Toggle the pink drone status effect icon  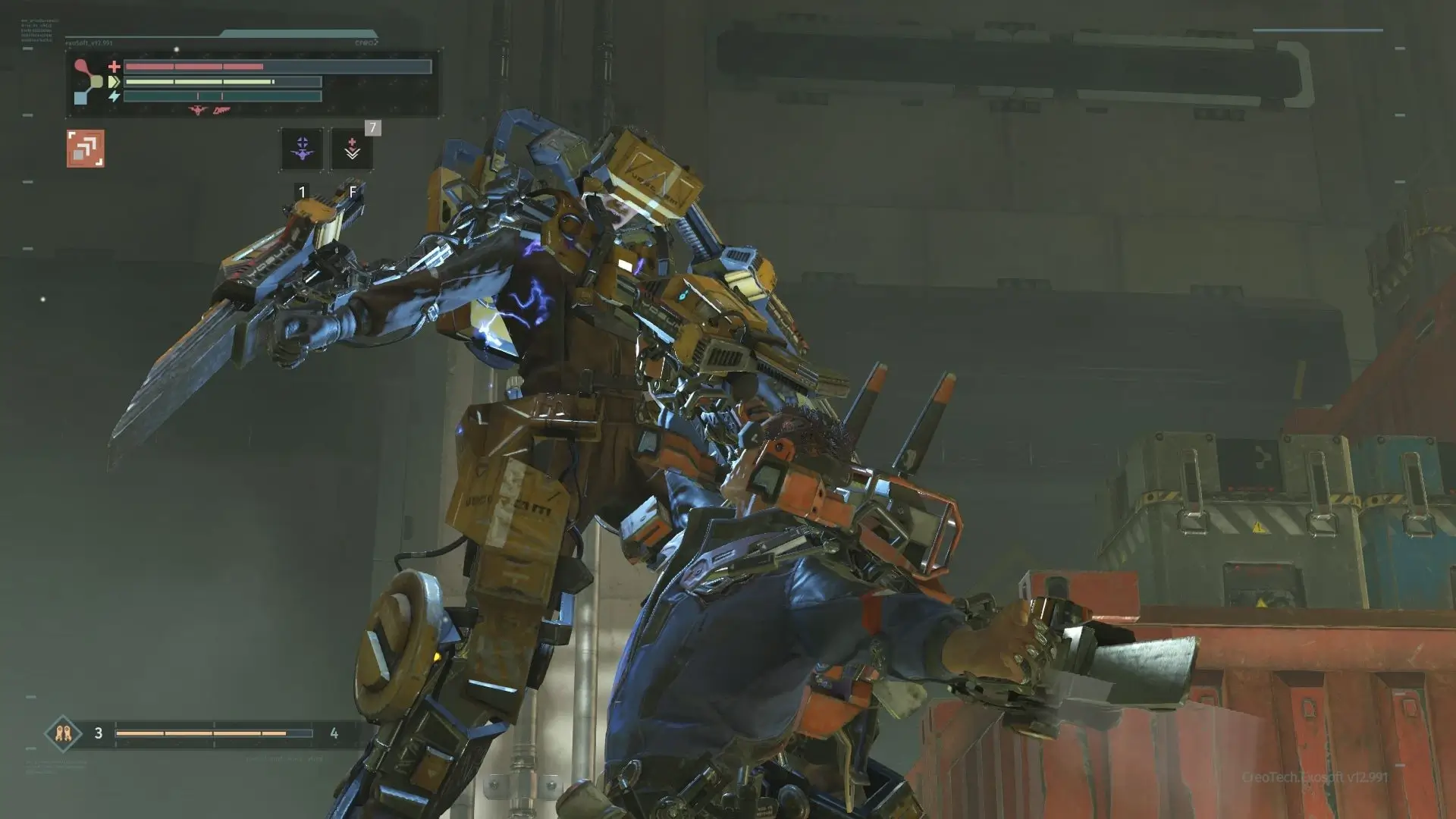198,110
